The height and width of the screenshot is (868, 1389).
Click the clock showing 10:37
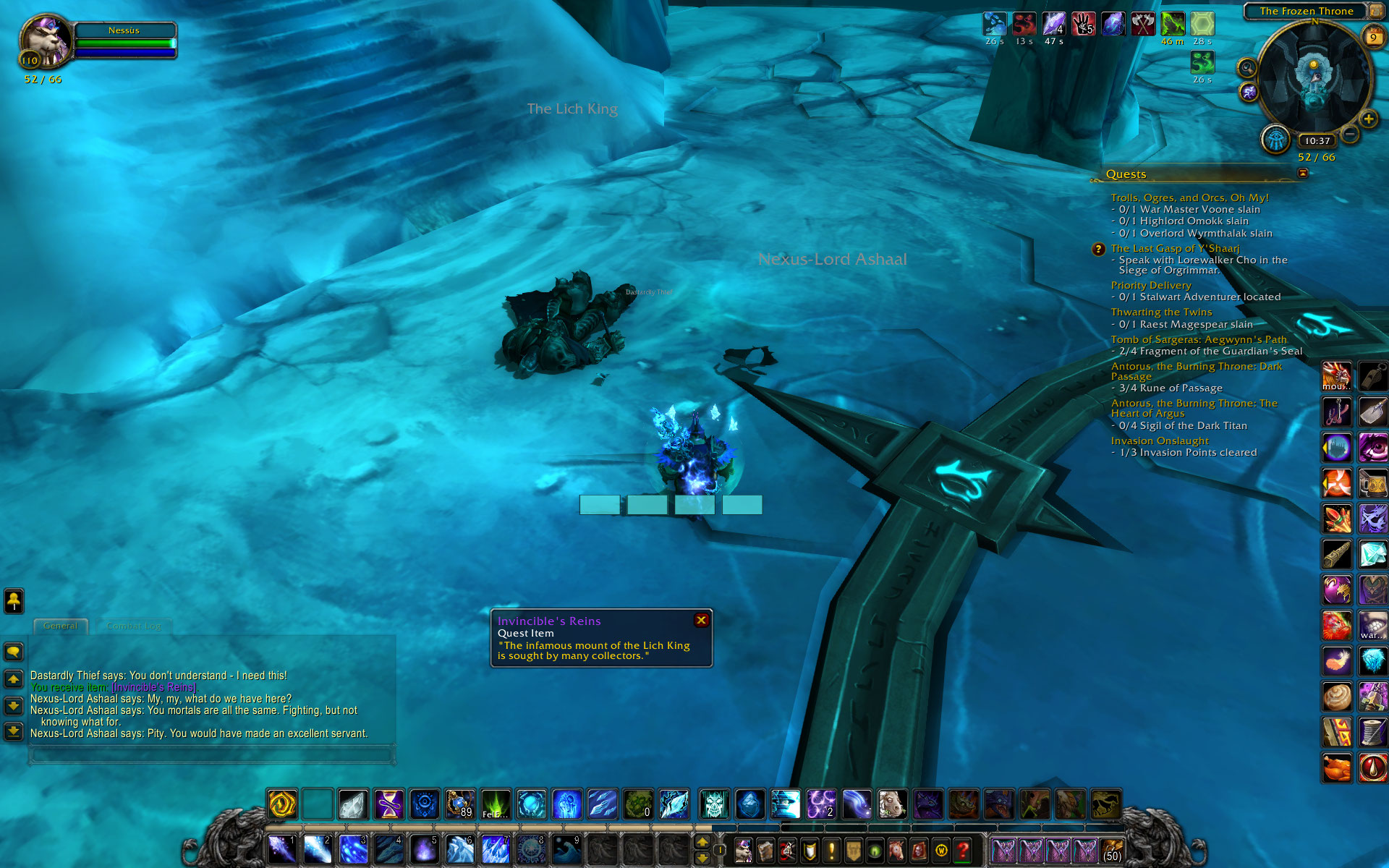pyautogui.click(x=1317, y=141)
